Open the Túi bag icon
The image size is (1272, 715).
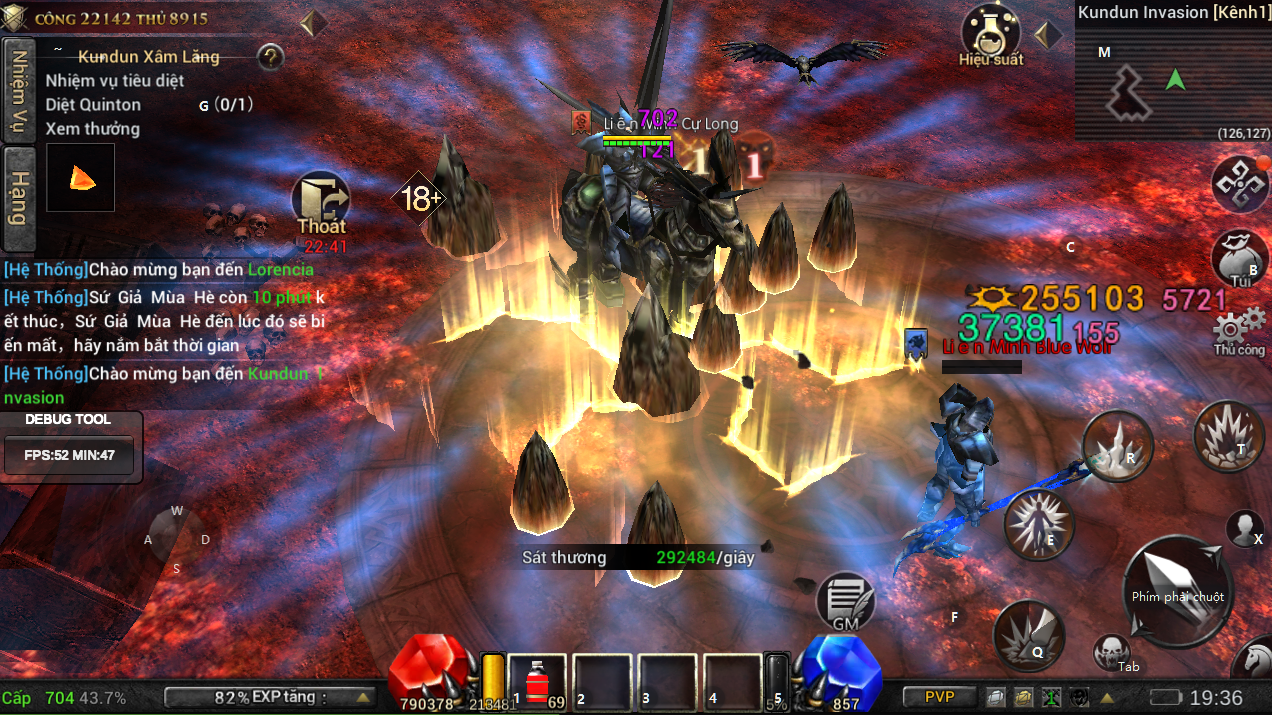(1240, 259)
